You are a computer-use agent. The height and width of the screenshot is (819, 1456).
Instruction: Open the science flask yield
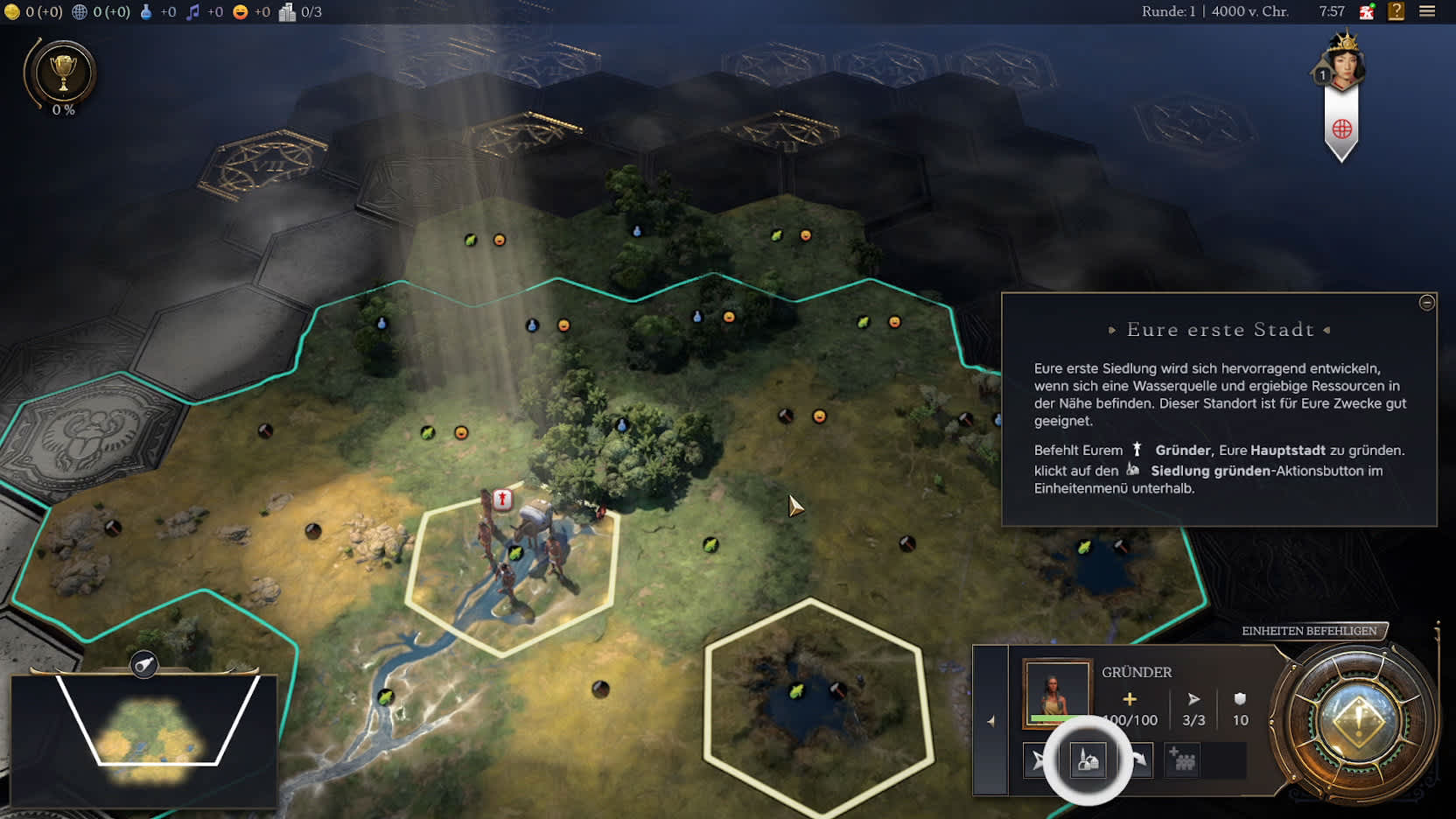pos(146,11)
